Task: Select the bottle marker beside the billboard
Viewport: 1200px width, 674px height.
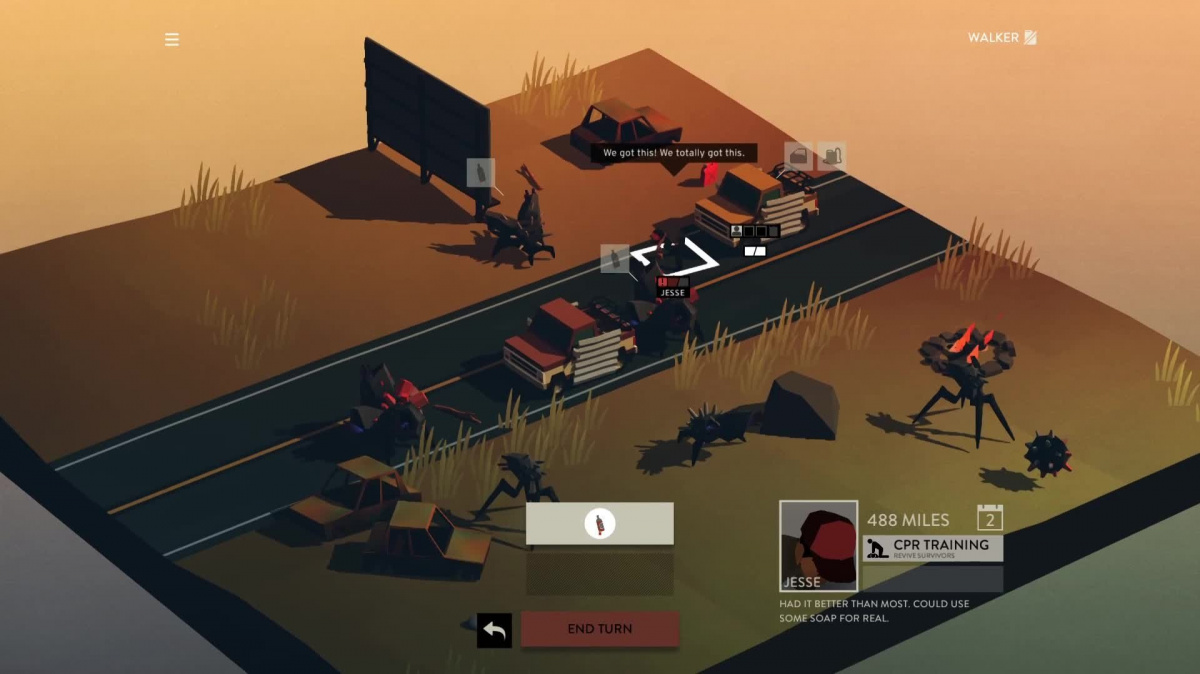Action: pos(481,173)
